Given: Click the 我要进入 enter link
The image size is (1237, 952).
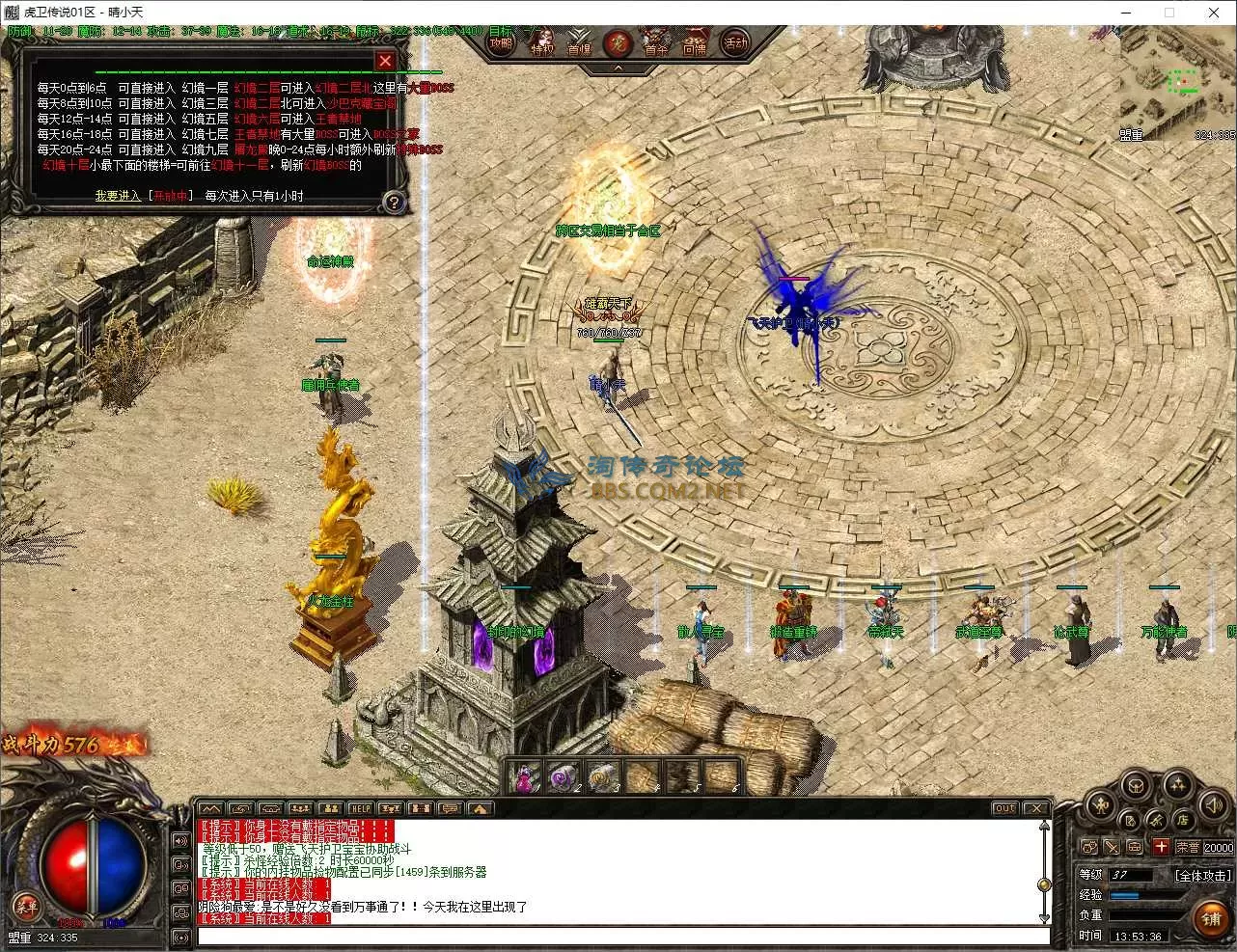Looking at the screenshot, I should tap(118, 196).
